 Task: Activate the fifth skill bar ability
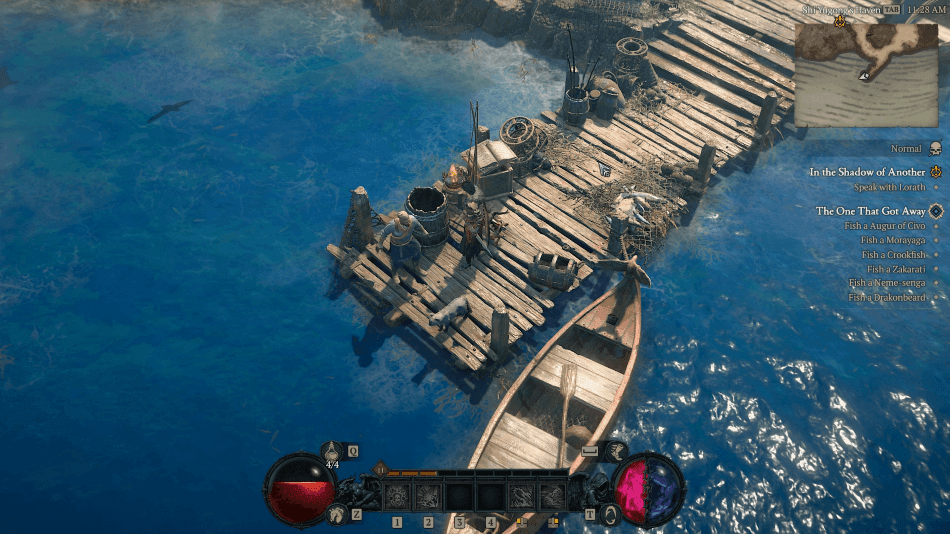coord(521,496)
